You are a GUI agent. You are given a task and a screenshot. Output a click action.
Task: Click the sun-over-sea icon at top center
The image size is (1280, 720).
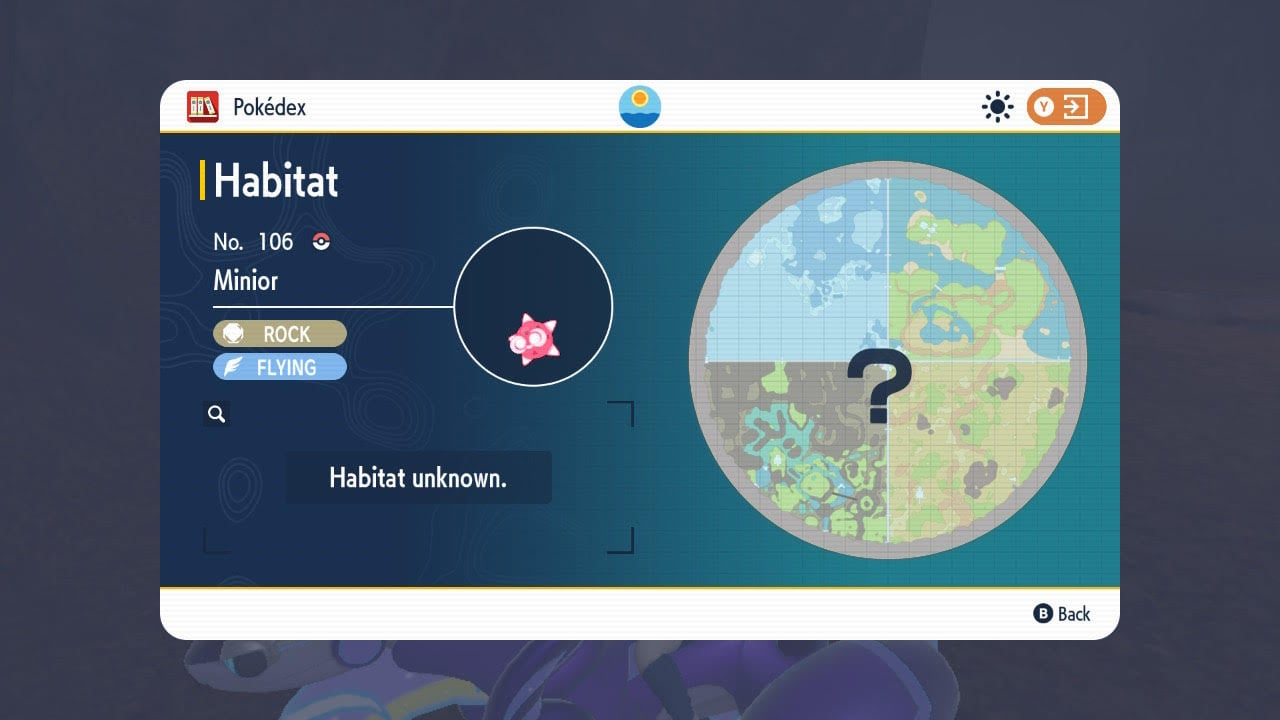pyautogui.click(x=638, y=106)
